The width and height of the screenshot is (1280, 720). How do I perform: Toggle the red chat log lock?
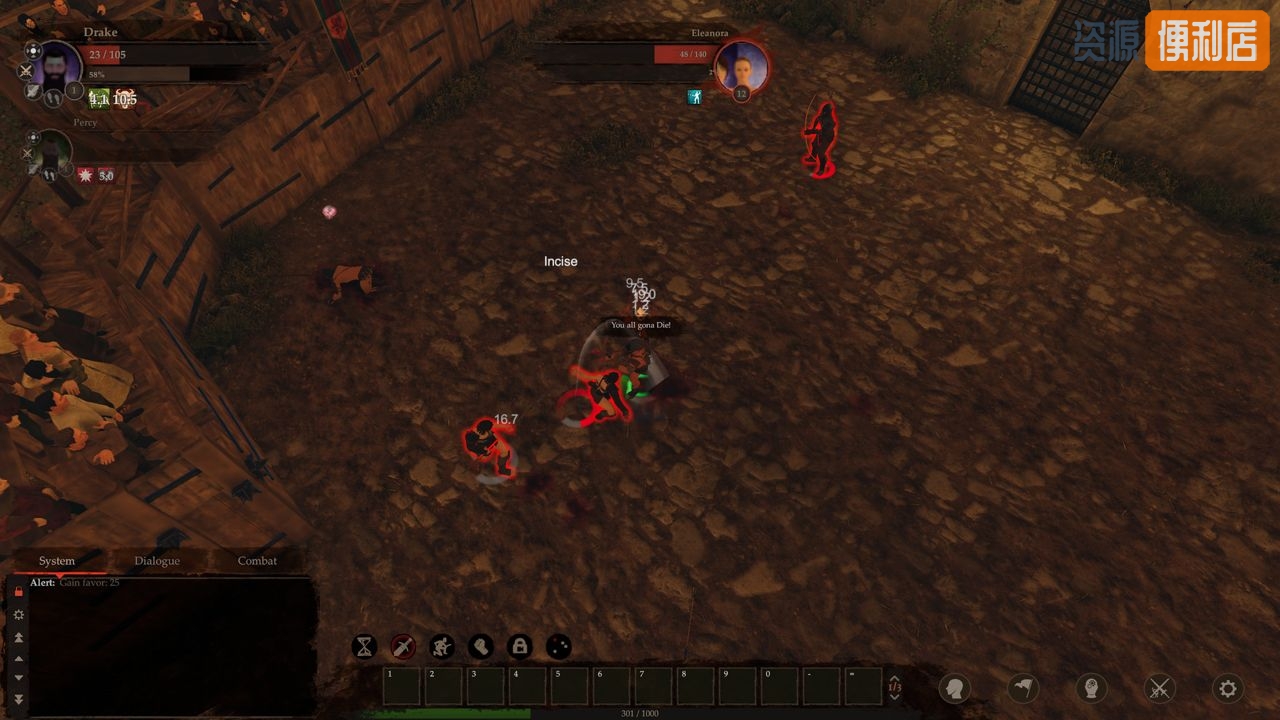[18, 591]
